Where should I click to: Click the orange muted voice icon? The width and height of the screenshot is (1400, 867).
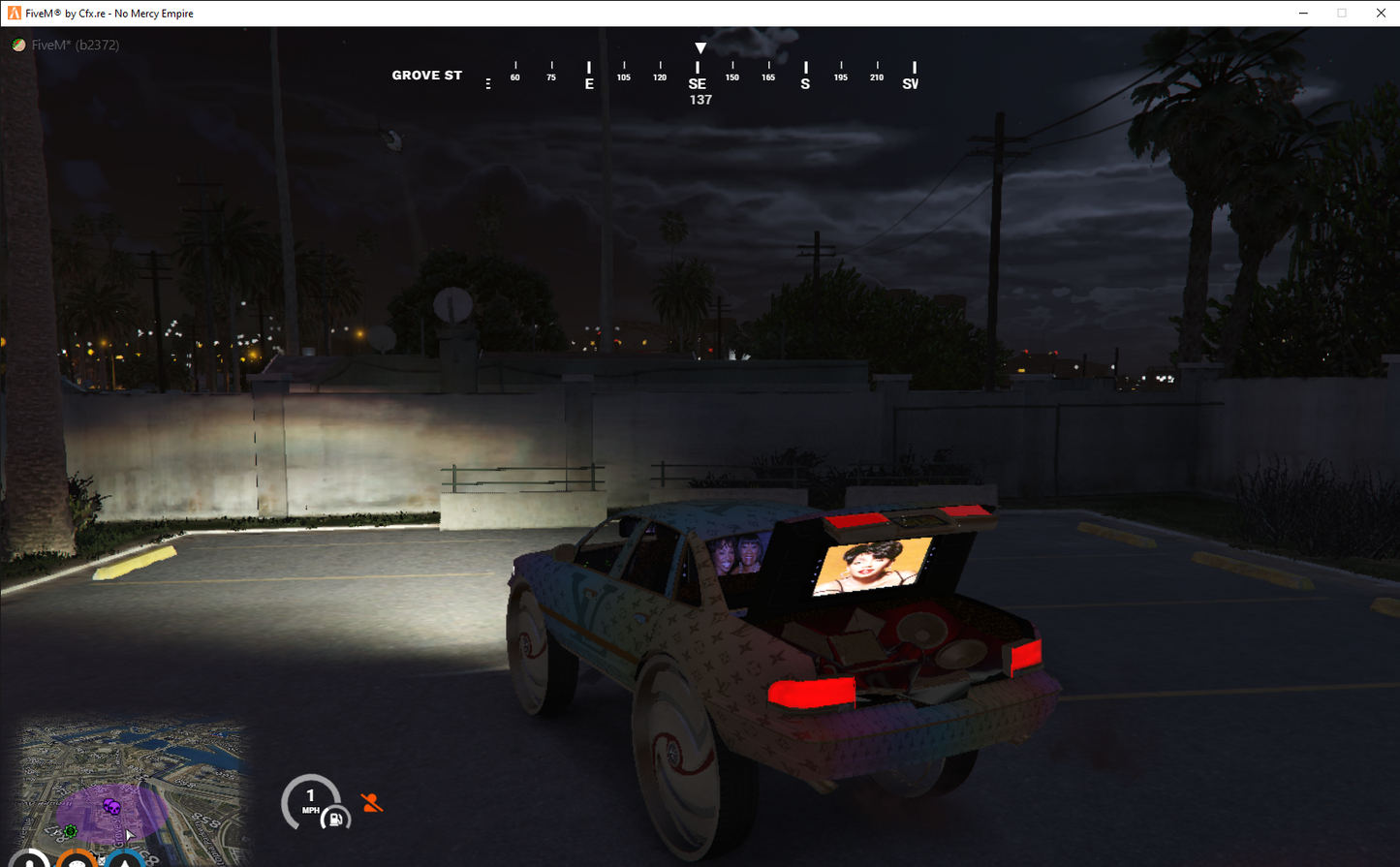[371, 801]
